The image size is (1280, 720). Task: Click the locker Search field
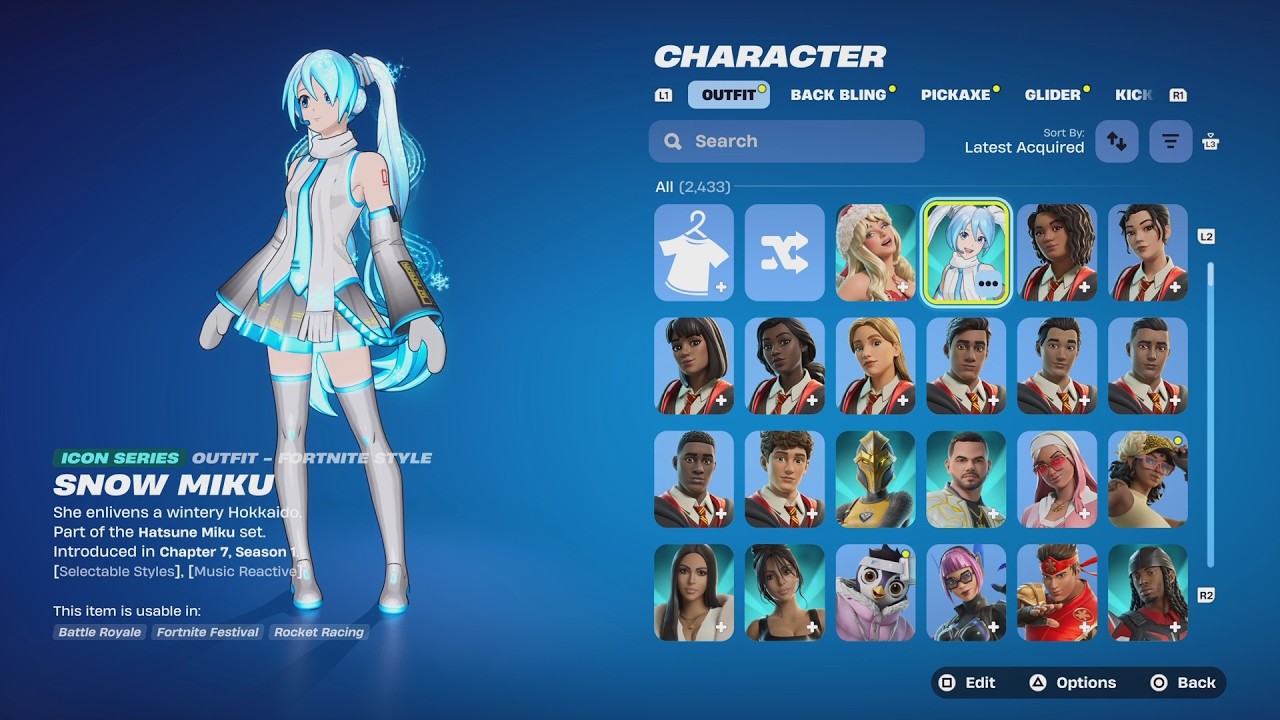(x=786, y=141)
